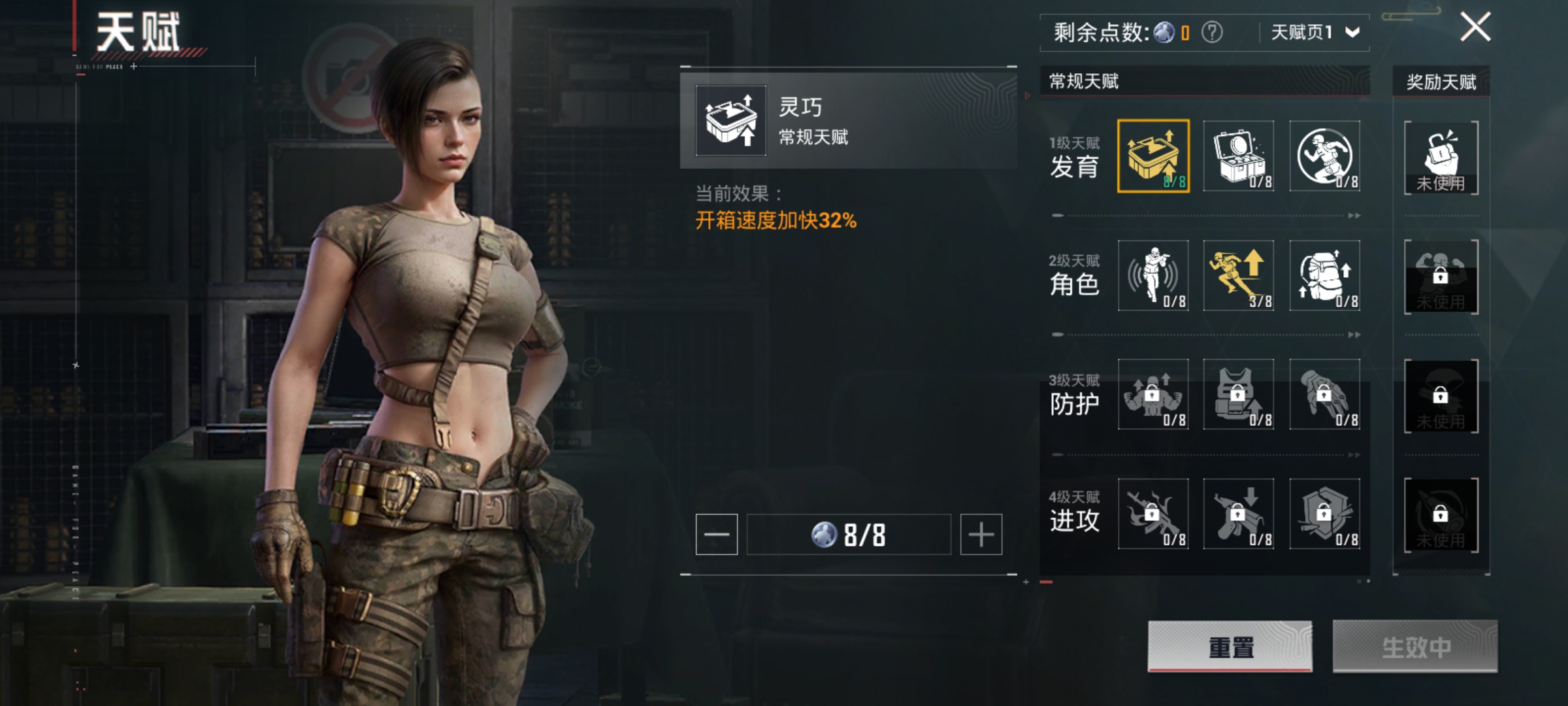Viewport: 1568px width, 706px height.
Task: Close the talent screen with the X
Action: point(1475,27)
